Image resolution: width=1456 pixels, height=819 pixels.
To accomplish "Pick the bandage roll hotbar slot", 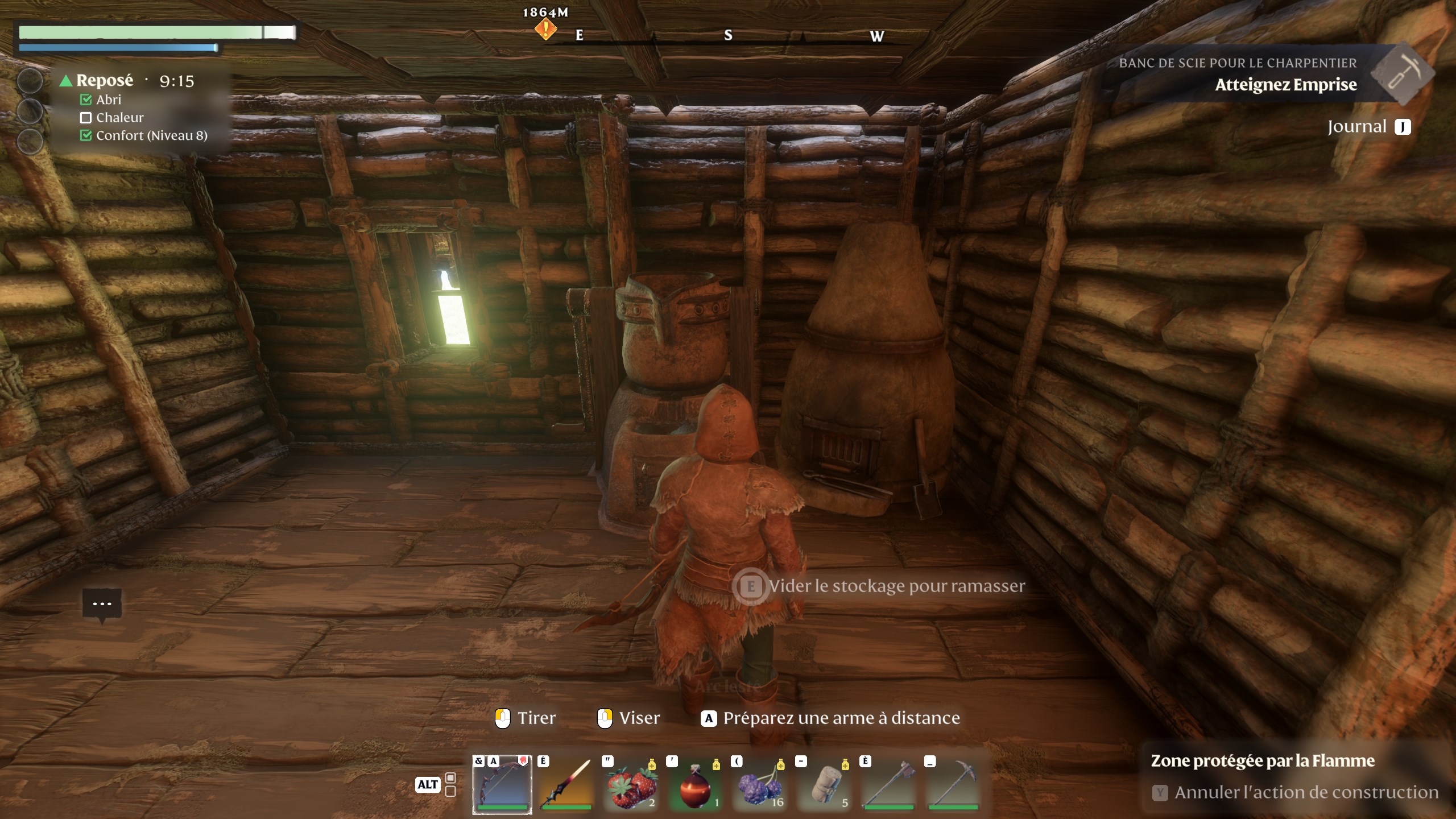I will coord(825,784).
